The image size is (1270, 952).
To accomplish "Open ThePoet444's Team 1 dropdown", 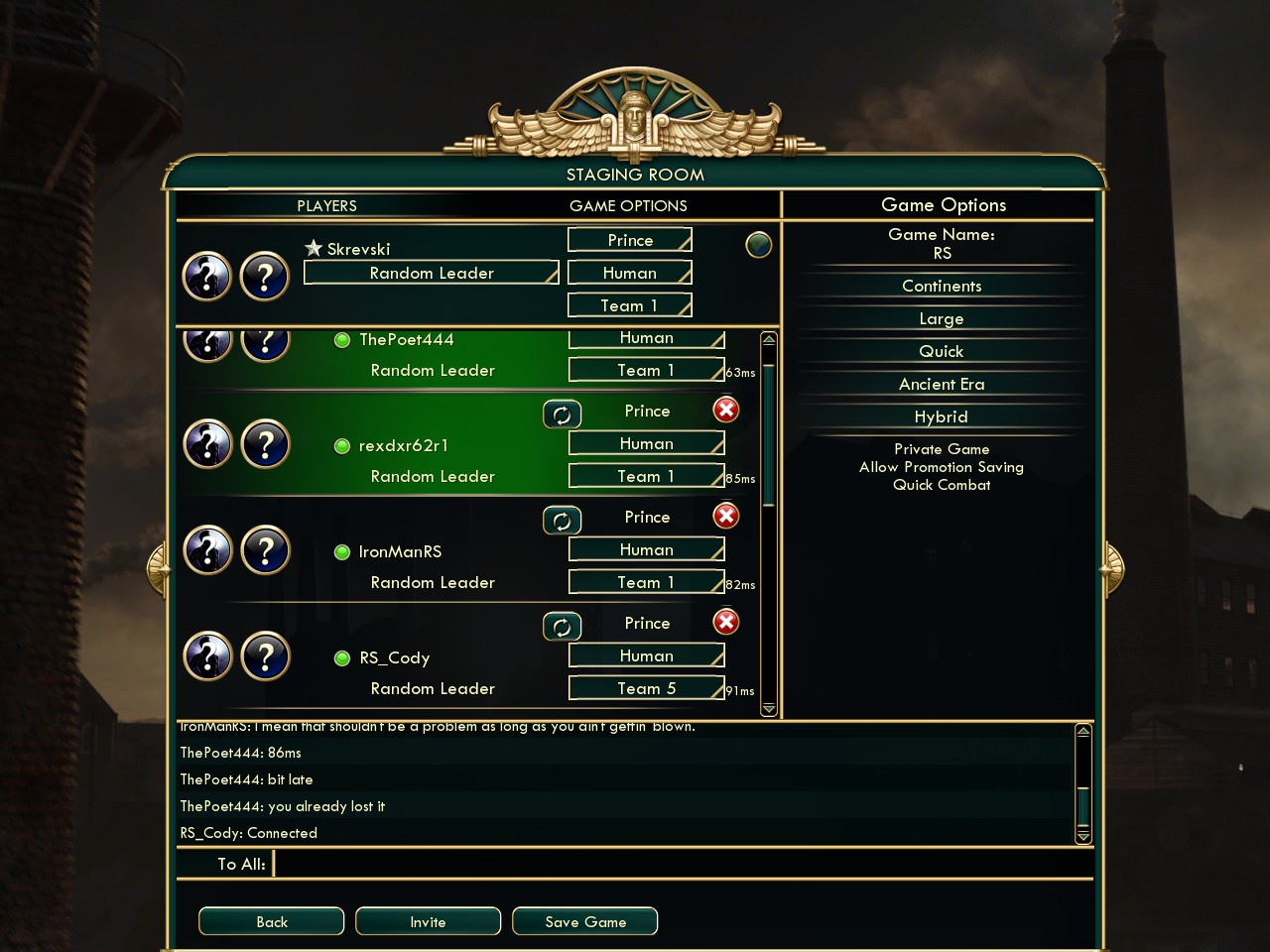I will (x=646, y=370).
